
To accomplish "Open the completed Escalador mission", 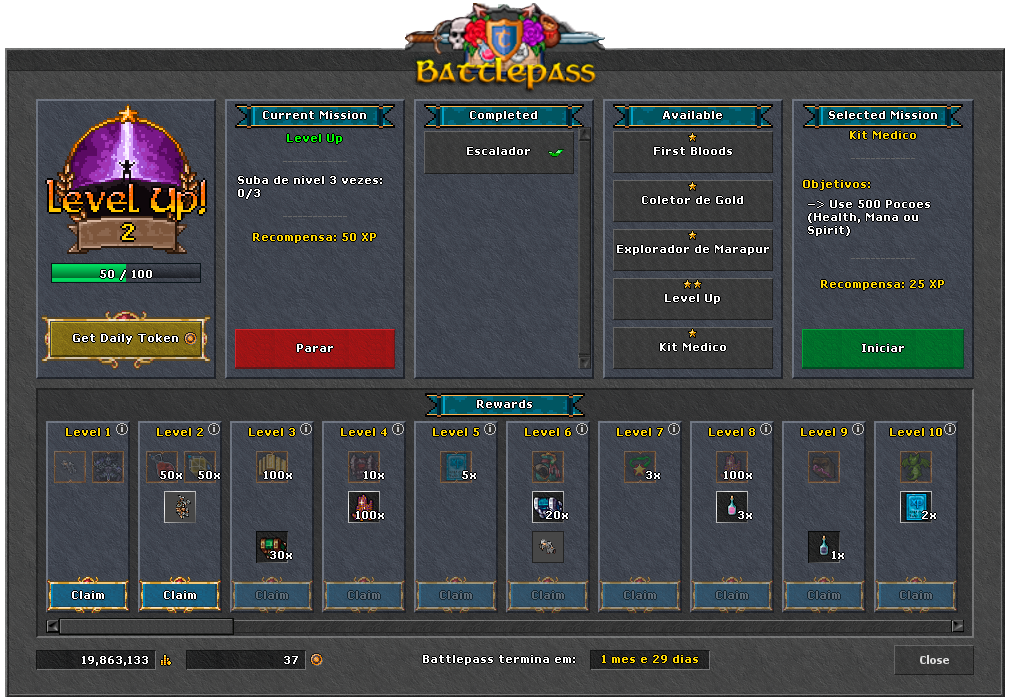I will pyautogui.click(x=499, y=153).
